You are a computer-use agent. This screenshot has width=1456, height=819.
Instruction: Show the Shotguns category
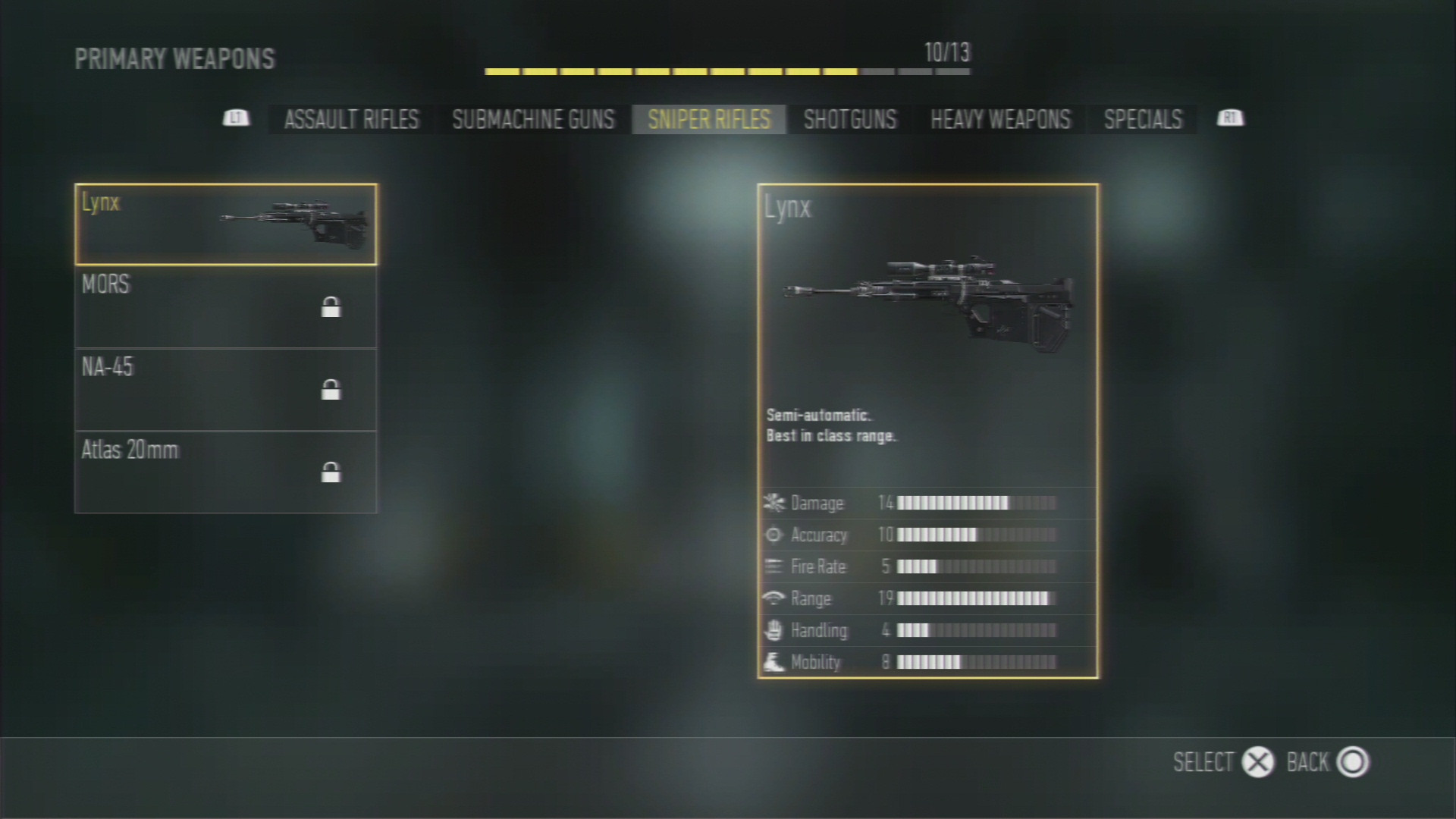pos(849,119)
